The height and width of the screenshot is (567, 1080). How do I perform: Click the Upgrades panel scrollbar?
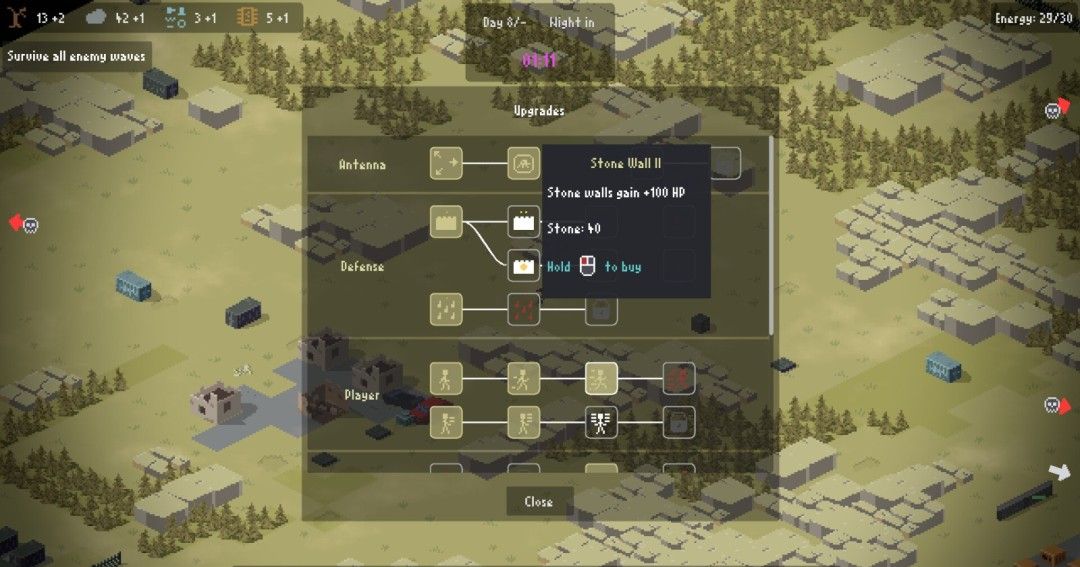point(771,236)
